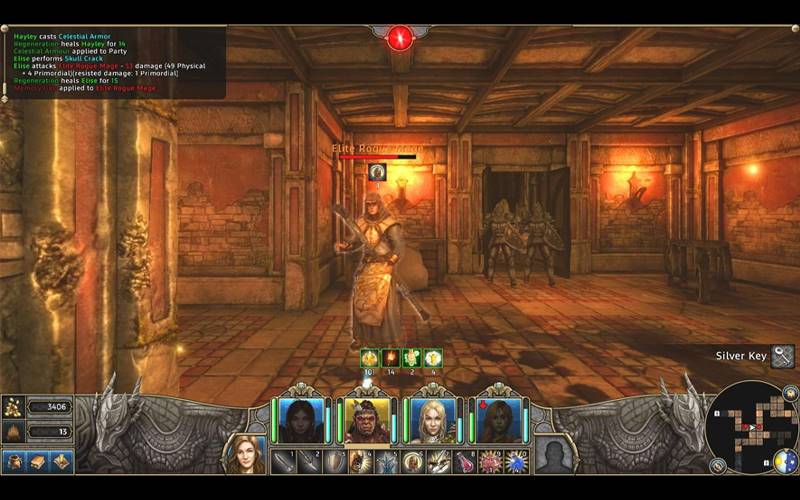Select the dark-haired hero portrait
This screenshot has width=800, height=500.
(x=300, y=420)
